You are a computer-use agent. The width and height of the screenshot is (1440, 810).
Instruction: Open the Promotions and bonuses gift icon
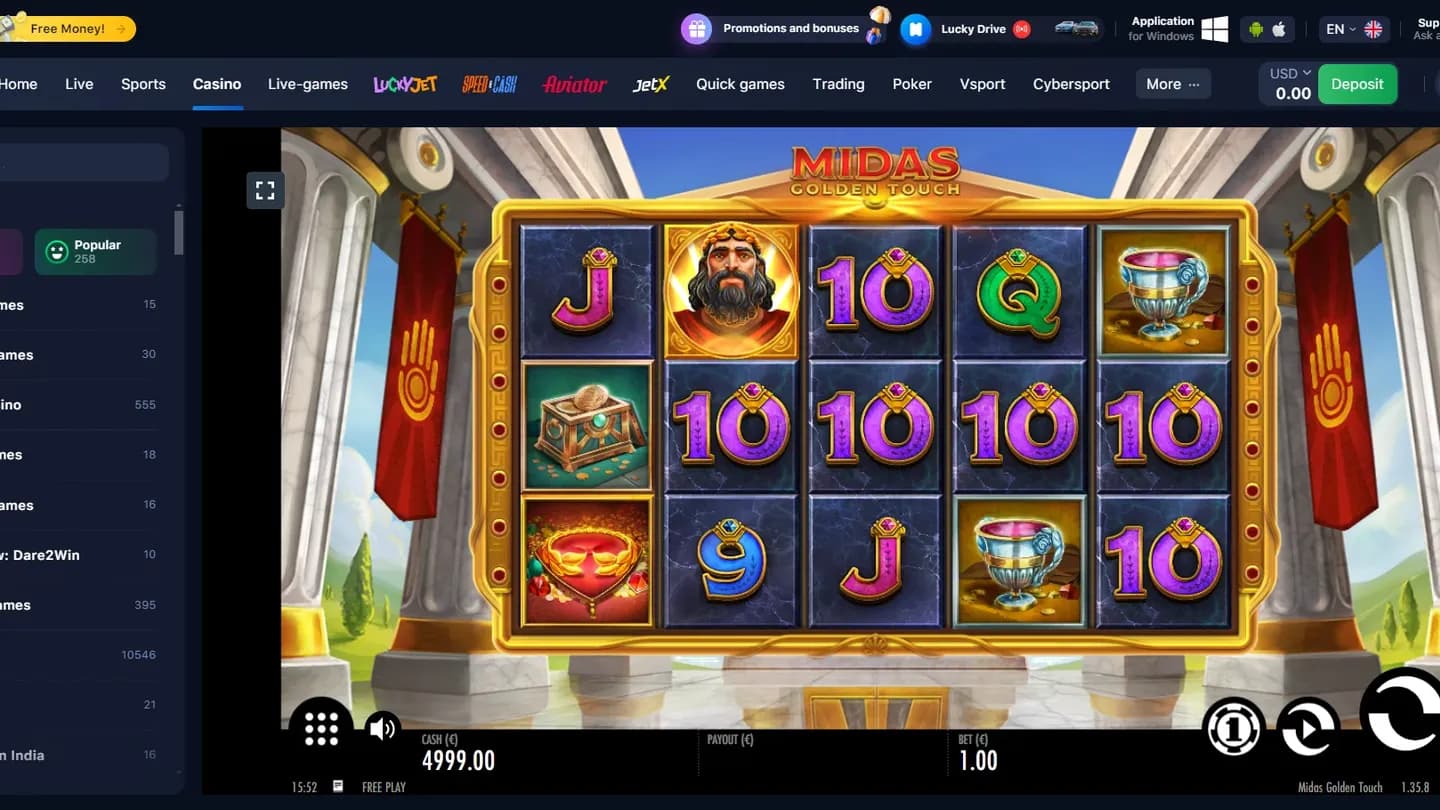696,29
